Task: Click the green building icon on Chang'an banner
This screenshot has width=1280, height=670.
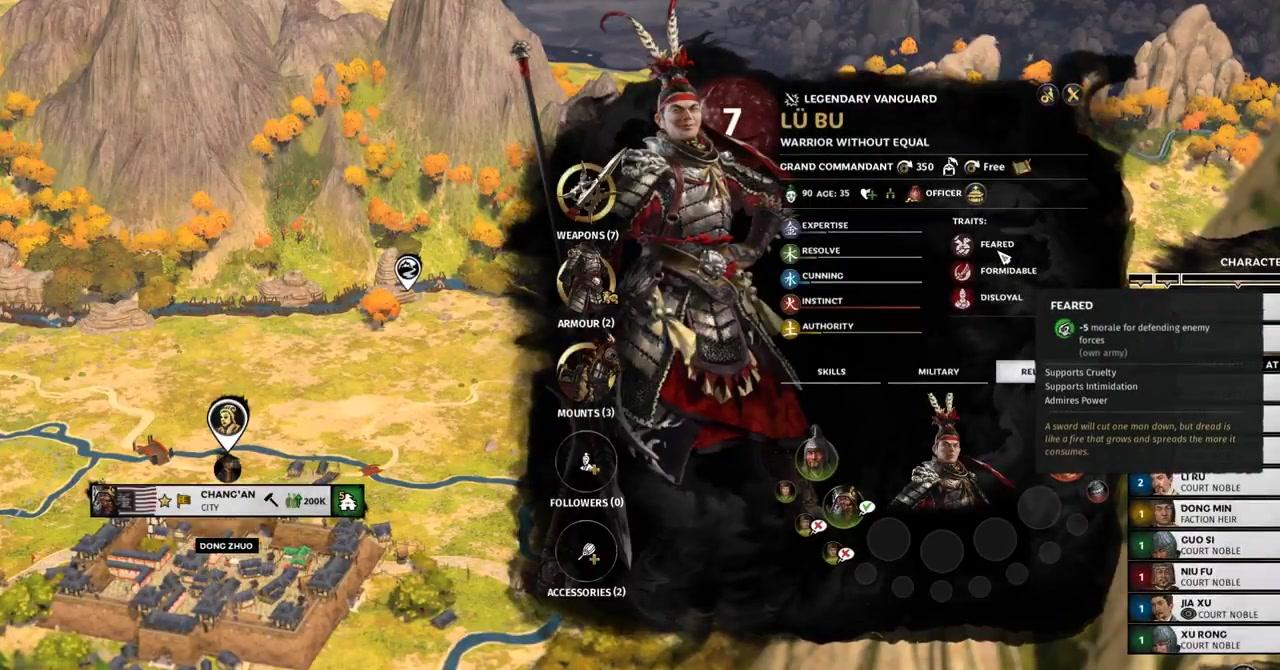Action: [347, 501]
